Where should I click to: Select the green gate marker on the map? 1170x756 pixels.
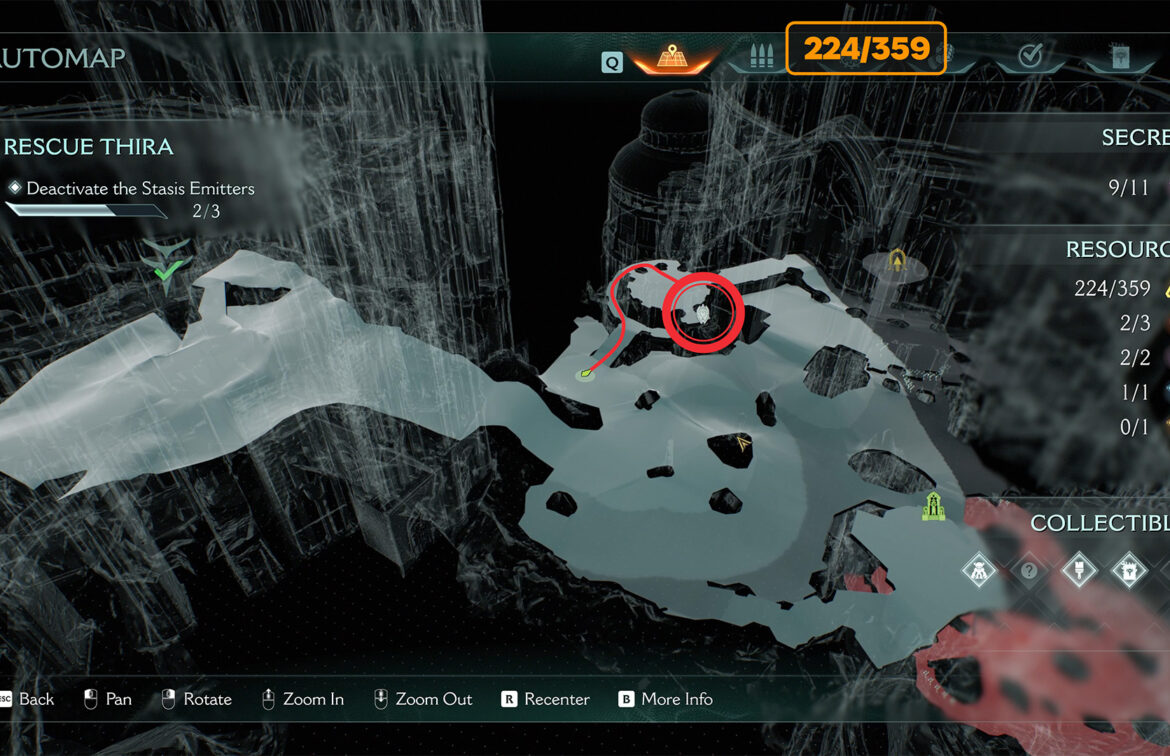pyautogui.click(x=933, y=507)
